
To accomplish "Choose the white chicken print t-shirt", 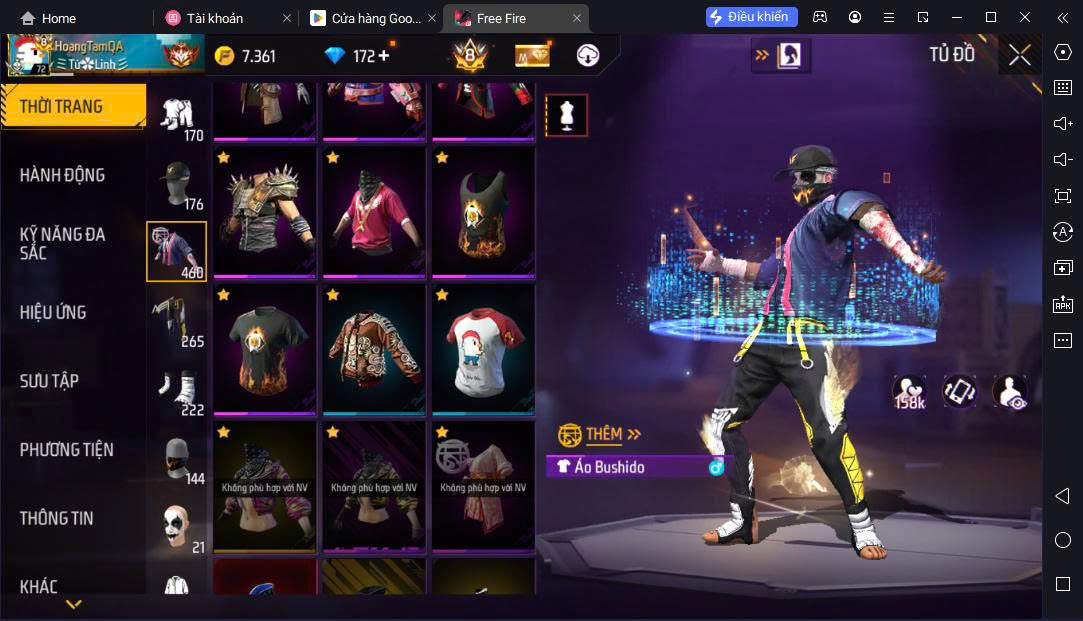I will click(x=483, y=350).
